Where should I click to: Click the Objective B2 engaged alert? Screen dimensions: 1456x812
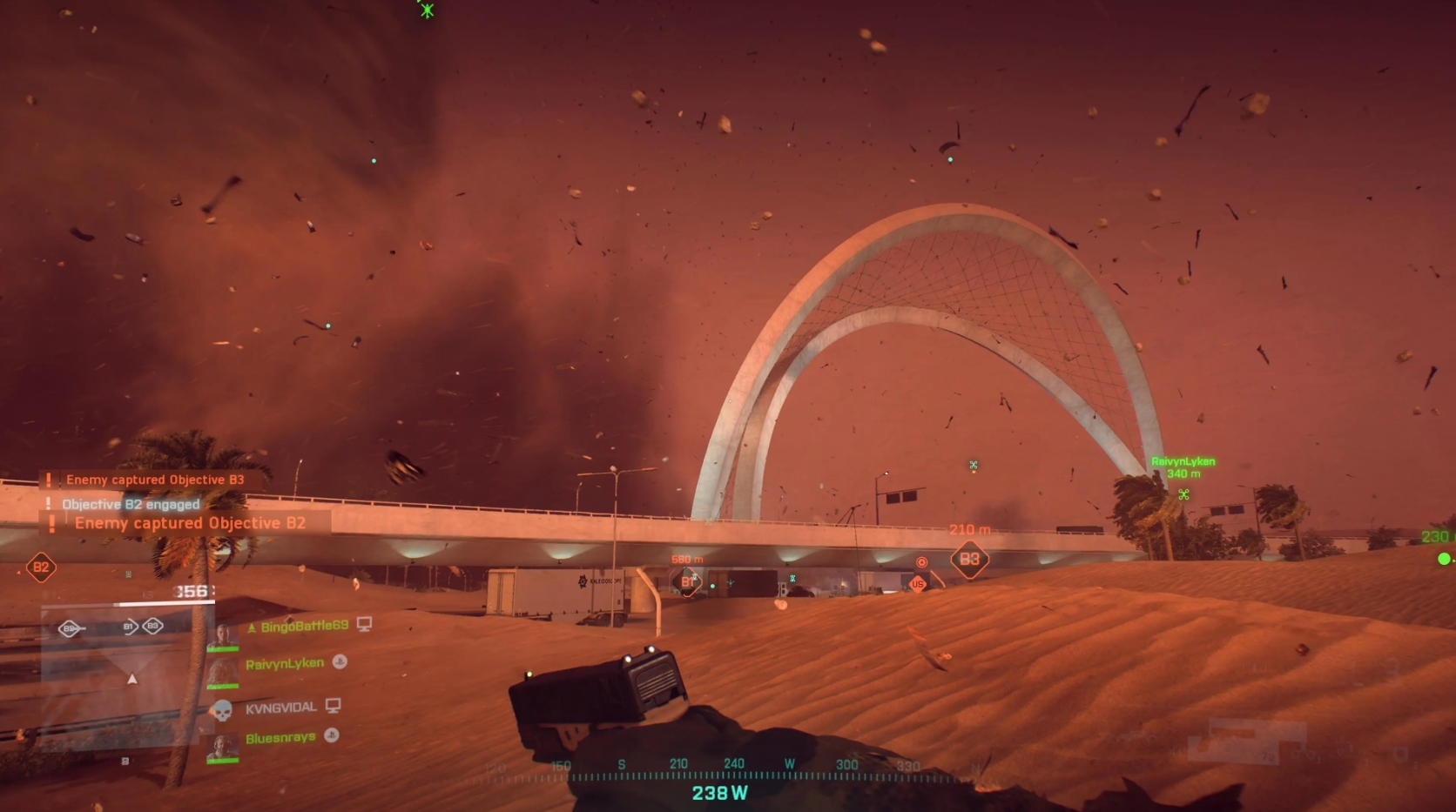point(131,504)
